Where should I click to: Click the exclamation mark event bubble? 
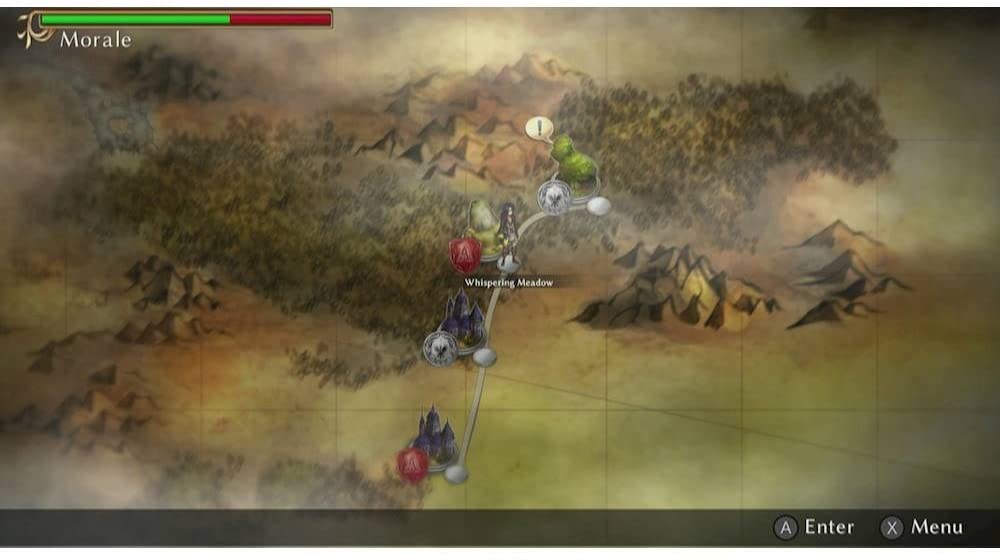pos(539,128)
